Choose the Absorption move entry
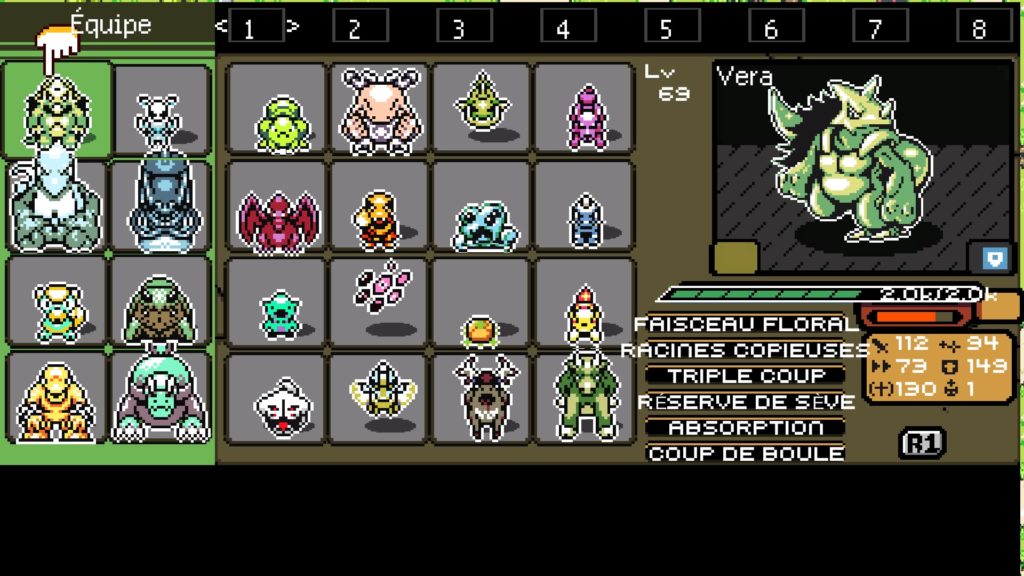This screenshot has height=576, width=1024. tap(746, 427)
